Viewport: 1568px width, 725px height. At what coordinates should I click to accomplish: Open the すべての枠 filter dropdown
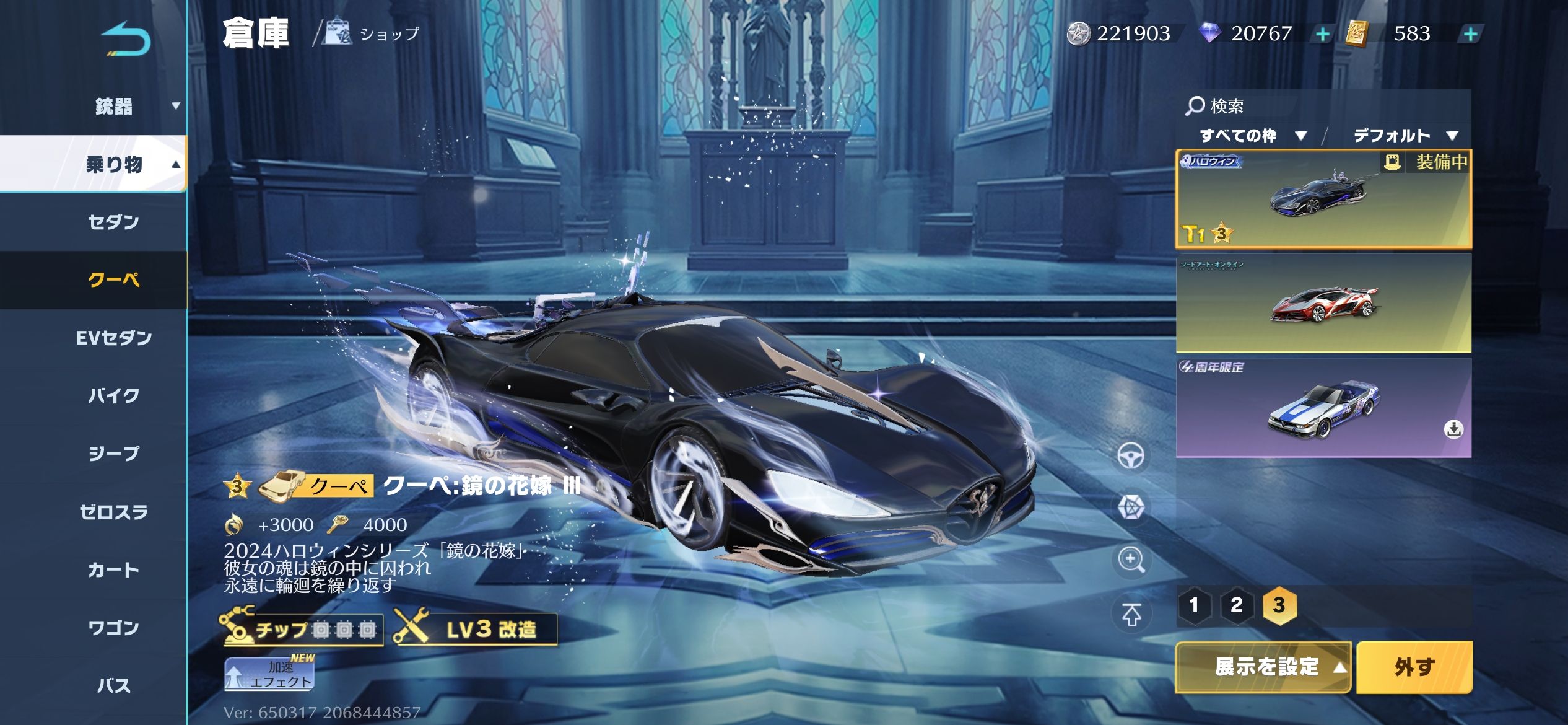[1252, 136]
